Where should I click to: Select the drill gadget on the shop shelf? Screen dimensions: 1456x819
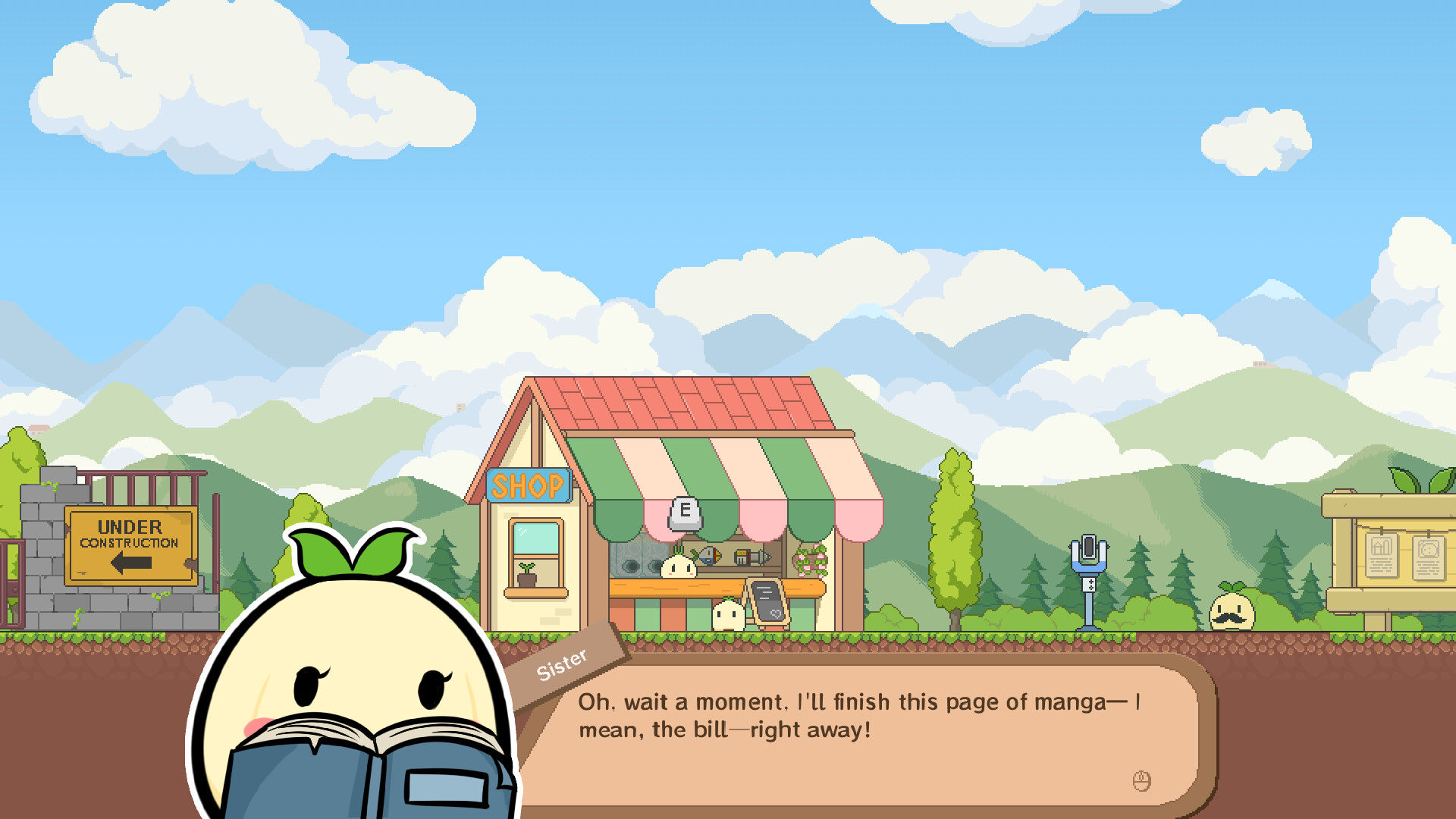coord(752,556)
